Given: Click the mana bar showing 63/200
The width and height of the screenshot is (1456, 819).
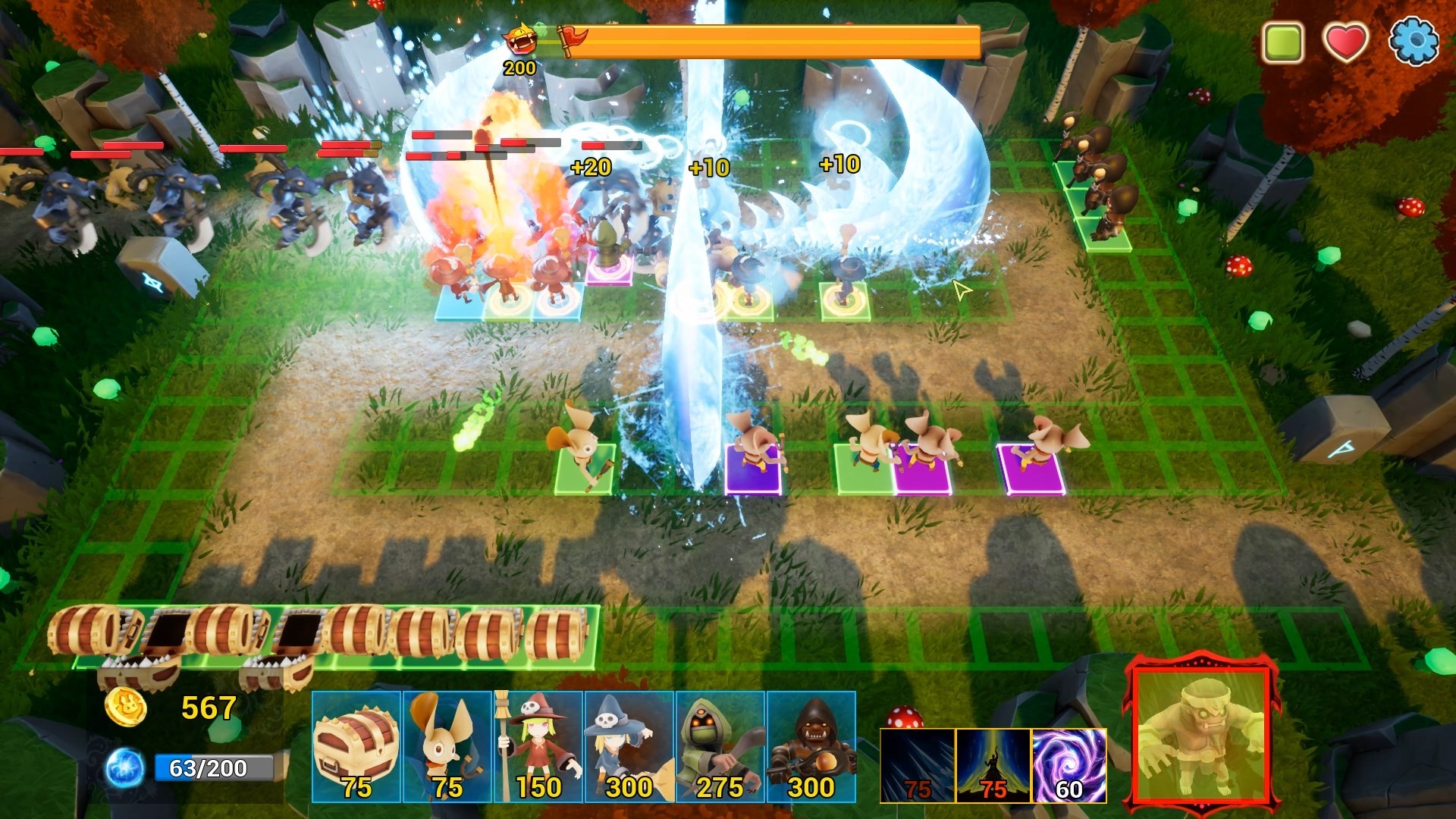Looking at the screenshot, I should tap(216, 768).
